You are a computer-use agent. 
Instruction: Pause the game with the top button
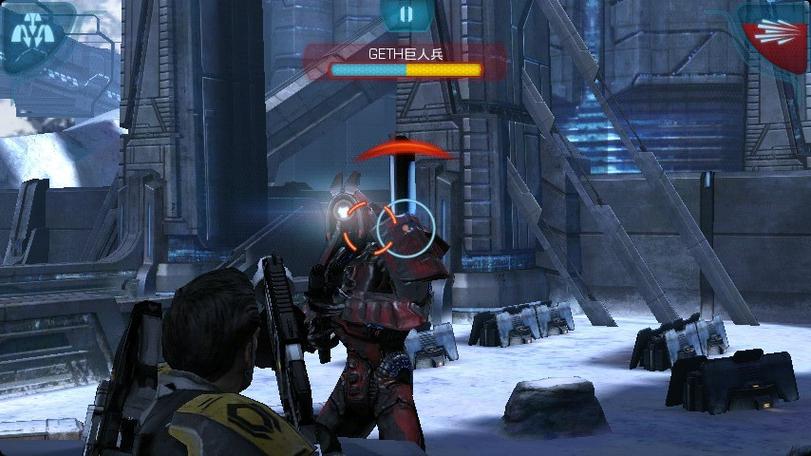click(405, 14)
